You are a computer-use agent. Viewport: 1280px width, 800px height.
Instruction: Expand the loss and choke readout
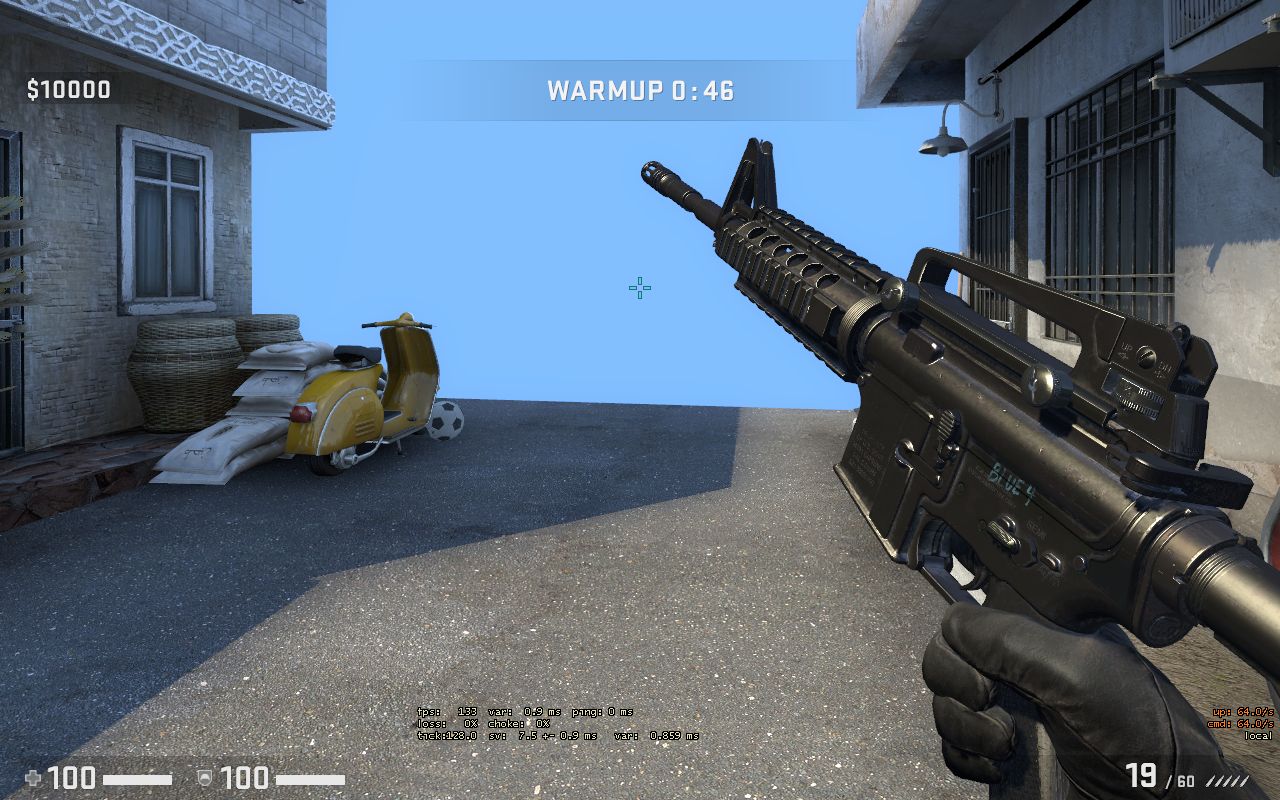[482, 723]
